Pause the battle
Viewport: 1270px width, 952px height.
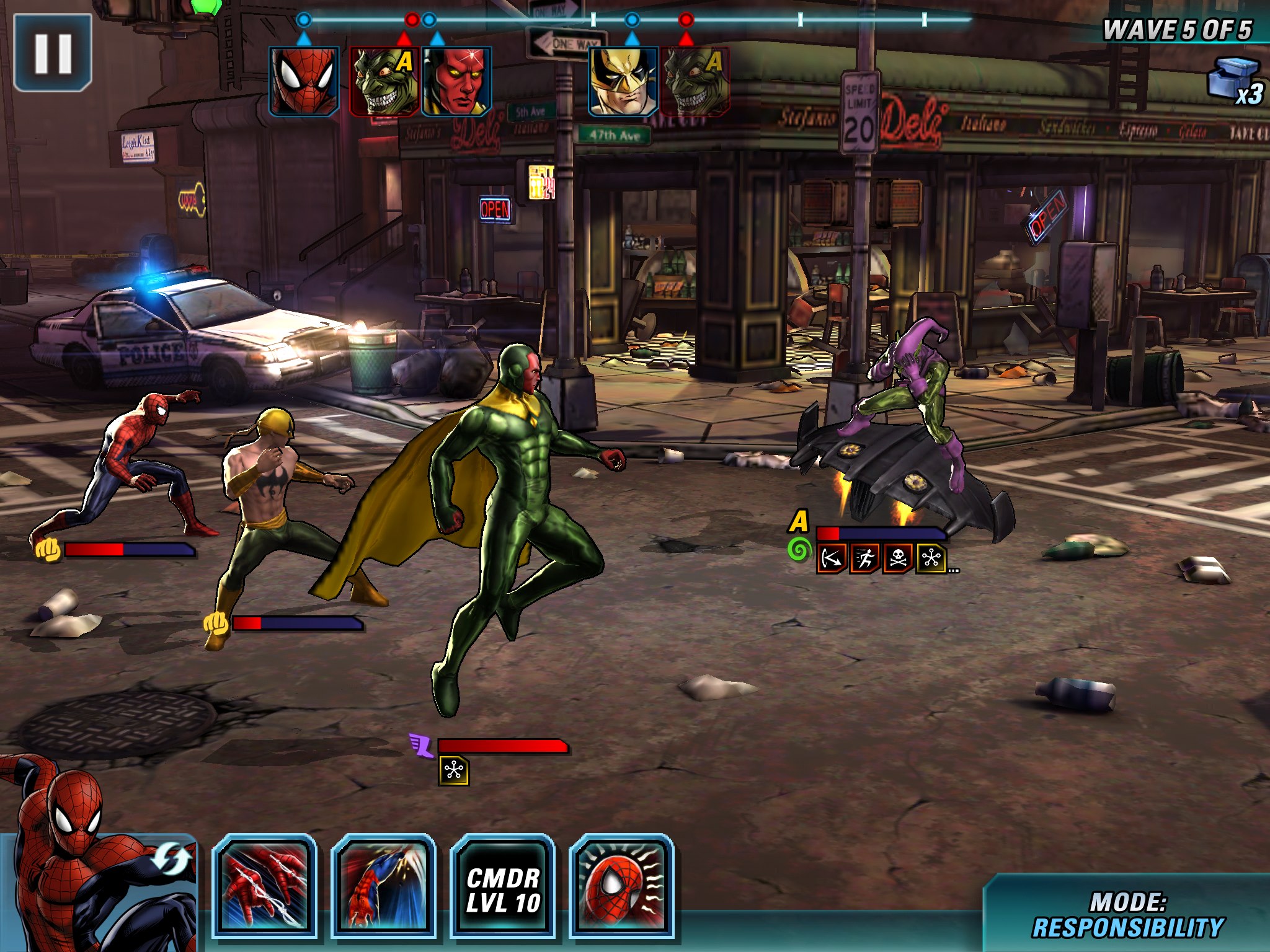click(x=53, y=53)
